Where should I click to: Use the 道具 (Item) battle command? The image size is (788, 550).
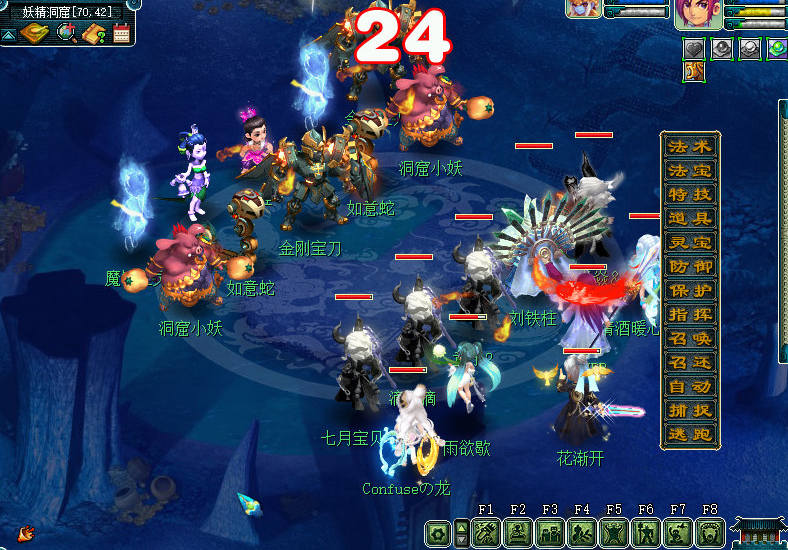pos(689,218)
